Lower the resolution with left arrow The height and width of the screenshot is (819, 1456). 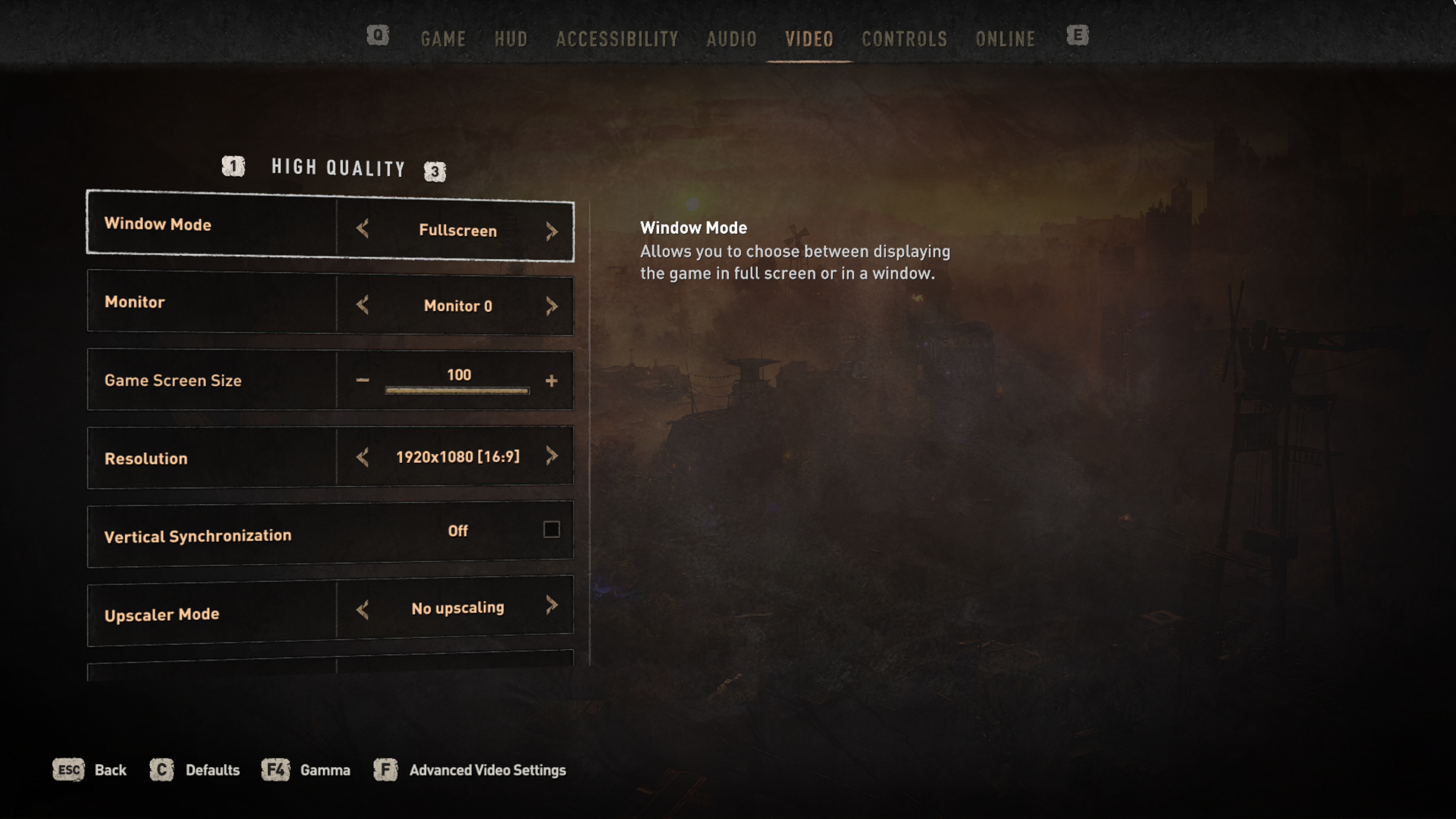[x=363, y=457]
